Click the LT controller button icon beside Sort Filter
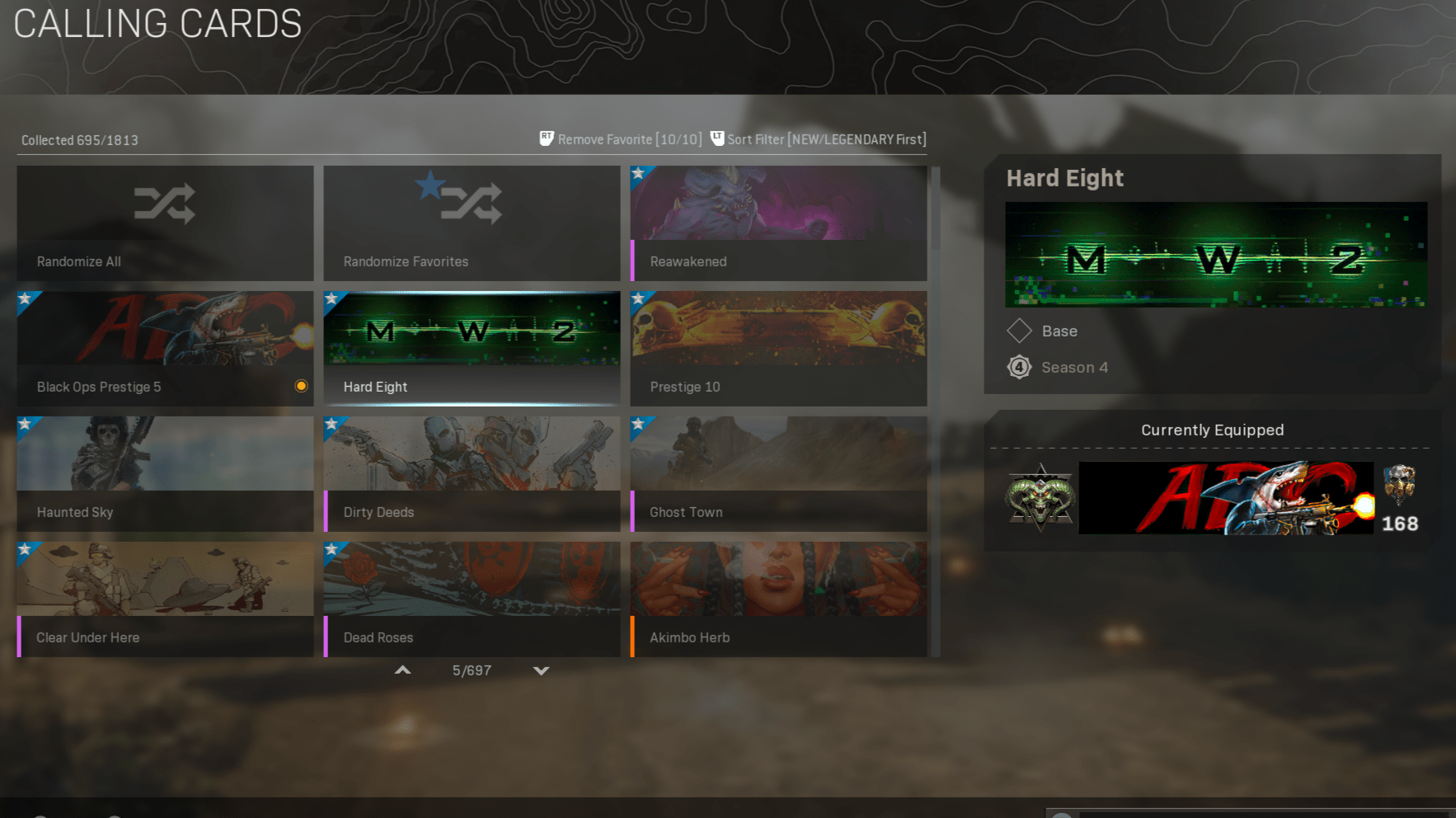Viewport: 1456px width, 818px height. (716, 139)
